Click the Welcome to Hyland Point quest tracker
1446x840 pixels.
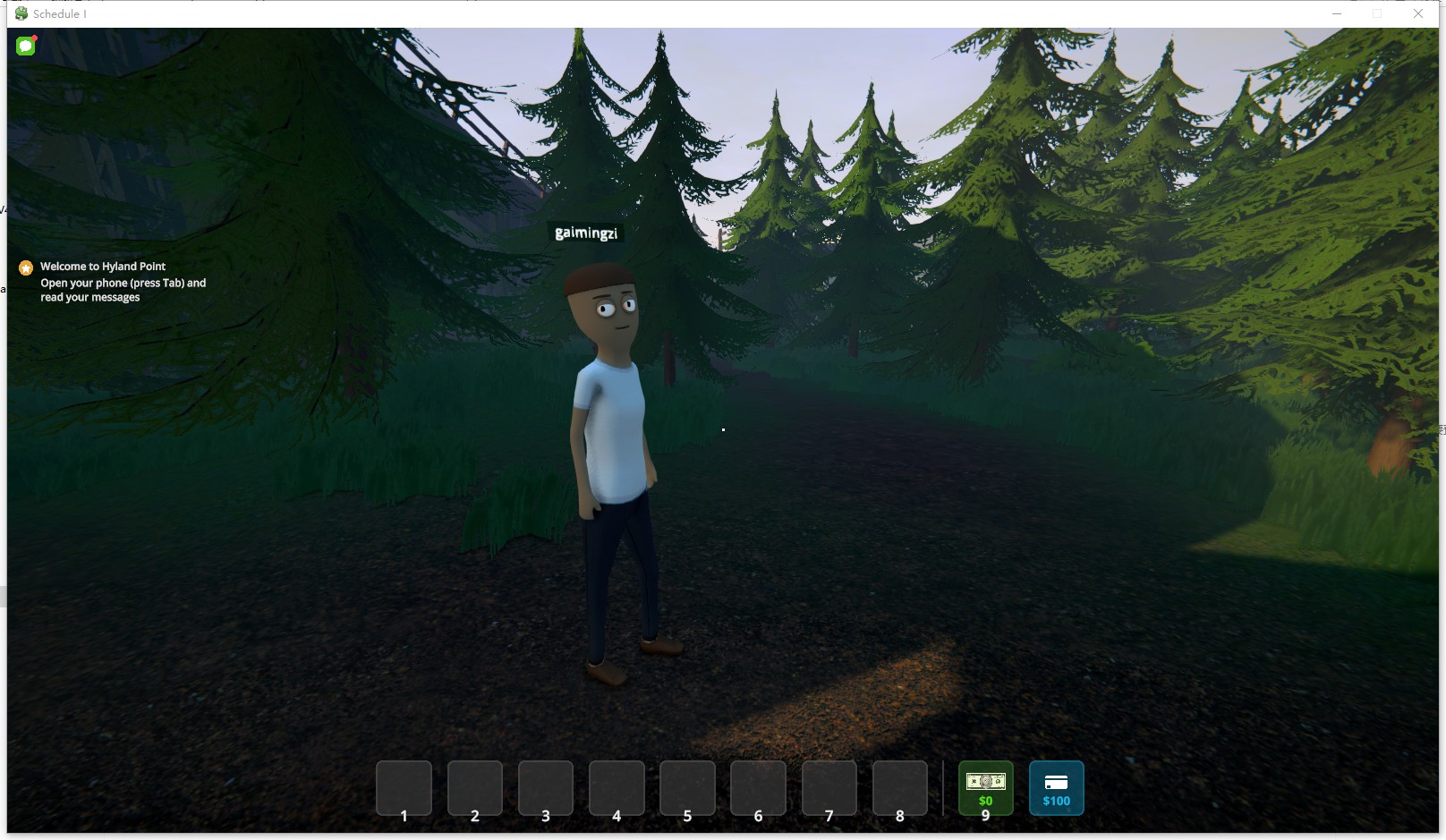[x=103, y=267]
